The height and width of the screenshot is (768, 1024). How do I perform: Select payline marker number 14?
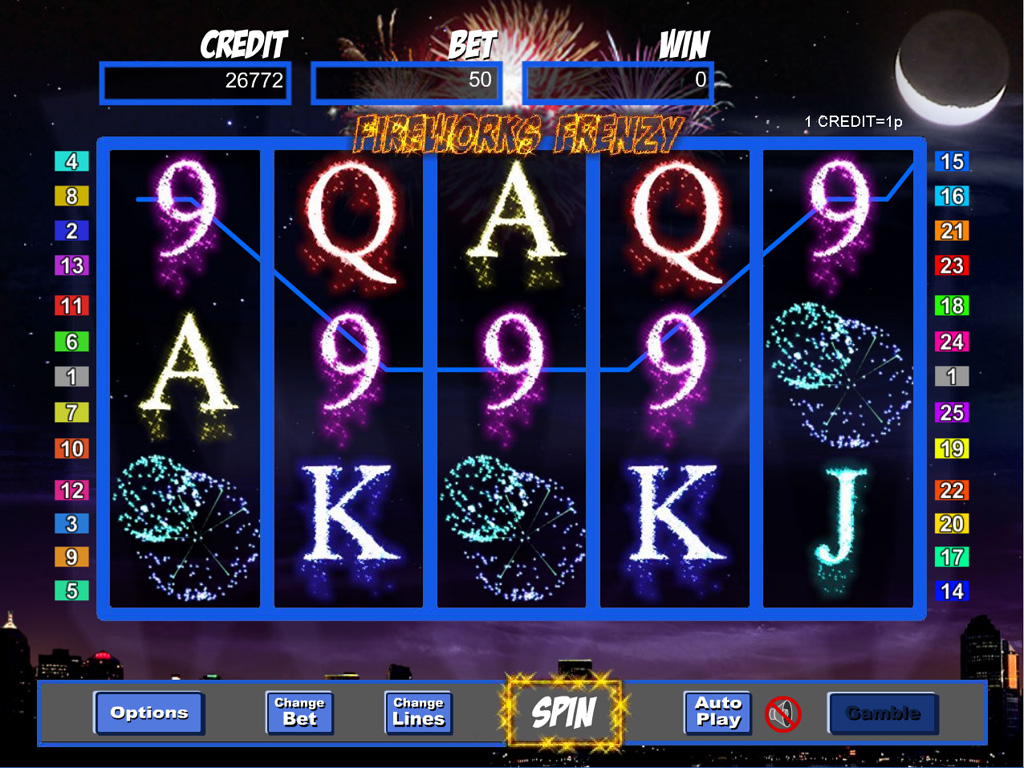(x=952, y=591)
